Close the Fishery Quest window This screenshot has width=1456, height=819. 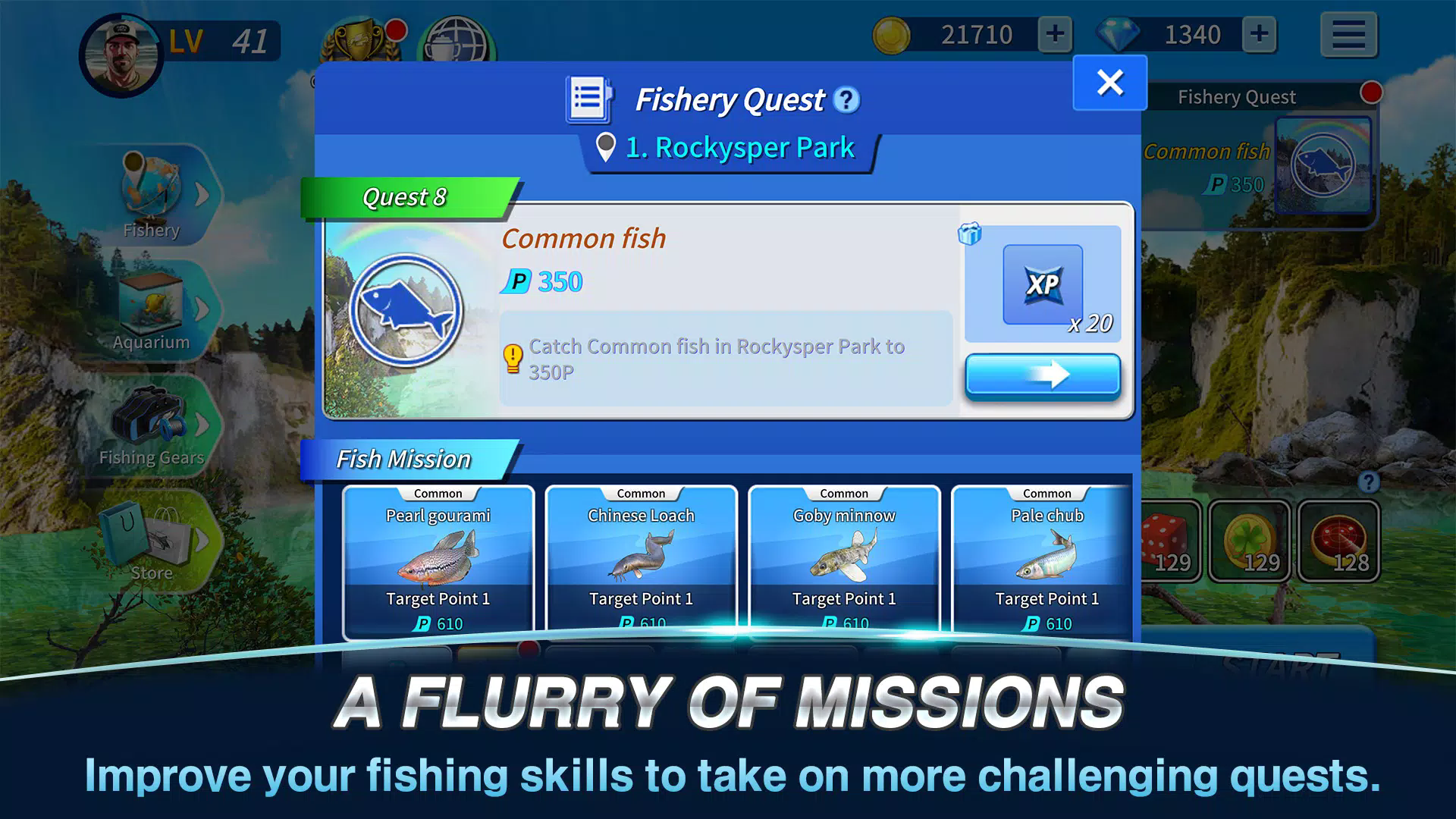coord(1109,83)
